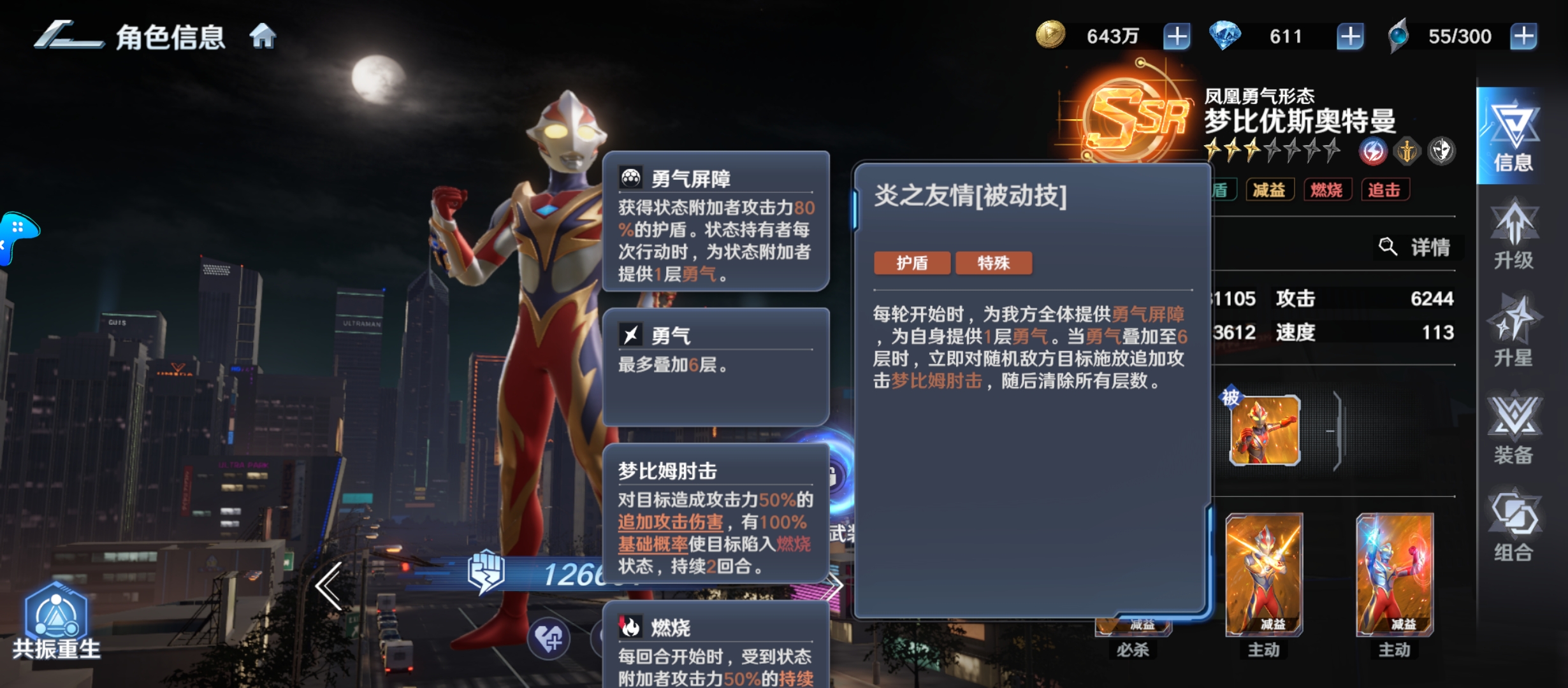
Task: Toggle the 护盾 skill tag
Action: 913,262
